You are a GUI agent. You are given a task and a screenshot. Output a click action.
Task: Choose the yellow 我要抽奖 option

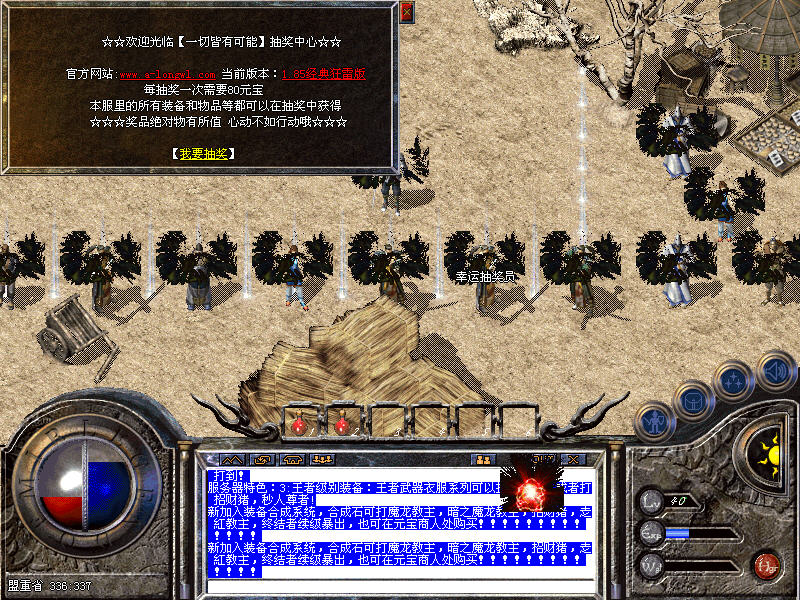click(203, 154)
